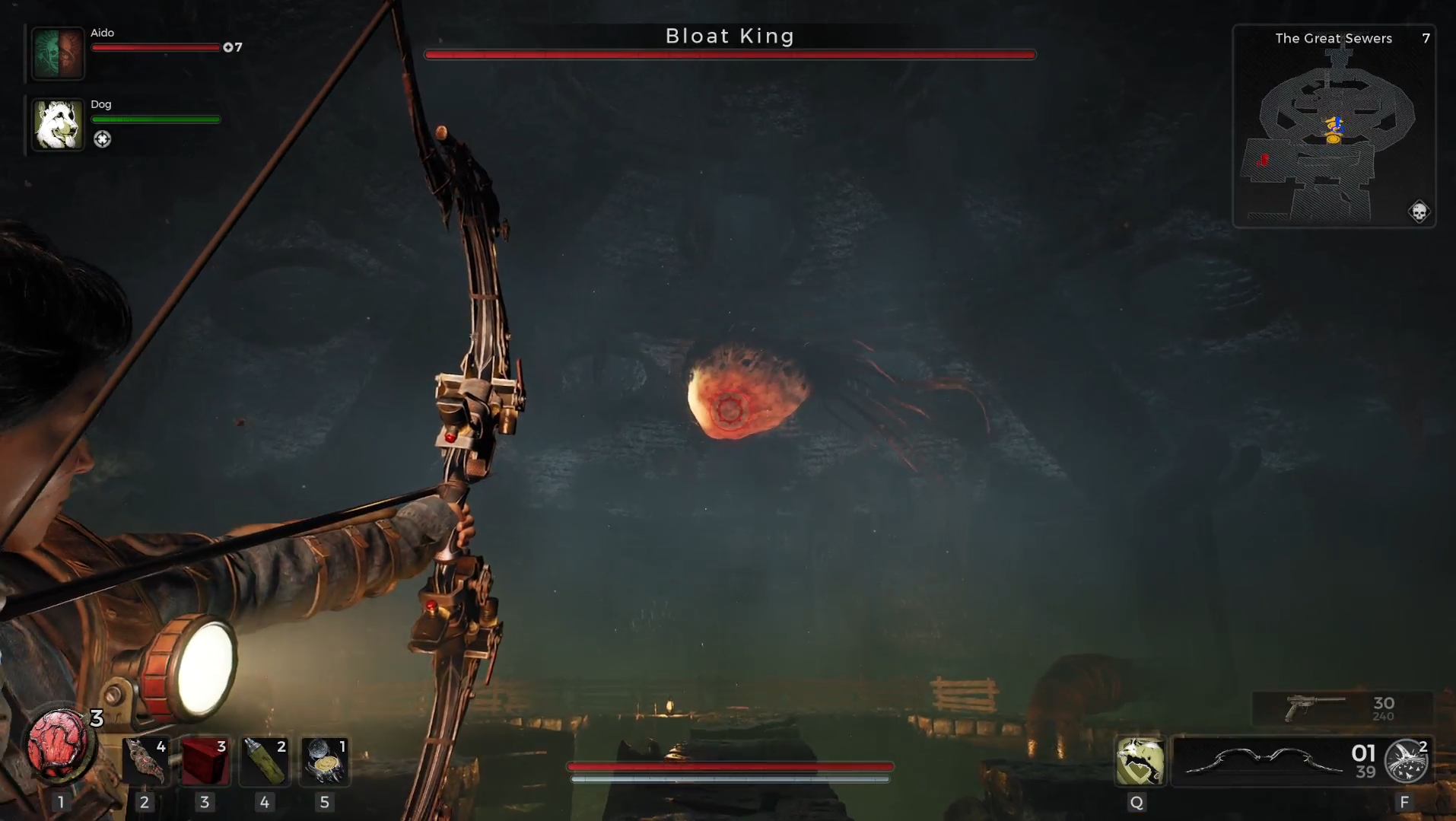The height and width of the screenshot is (821, 1456).
Task: Select the red ammo box in slot 3
Action: [205, 762]
